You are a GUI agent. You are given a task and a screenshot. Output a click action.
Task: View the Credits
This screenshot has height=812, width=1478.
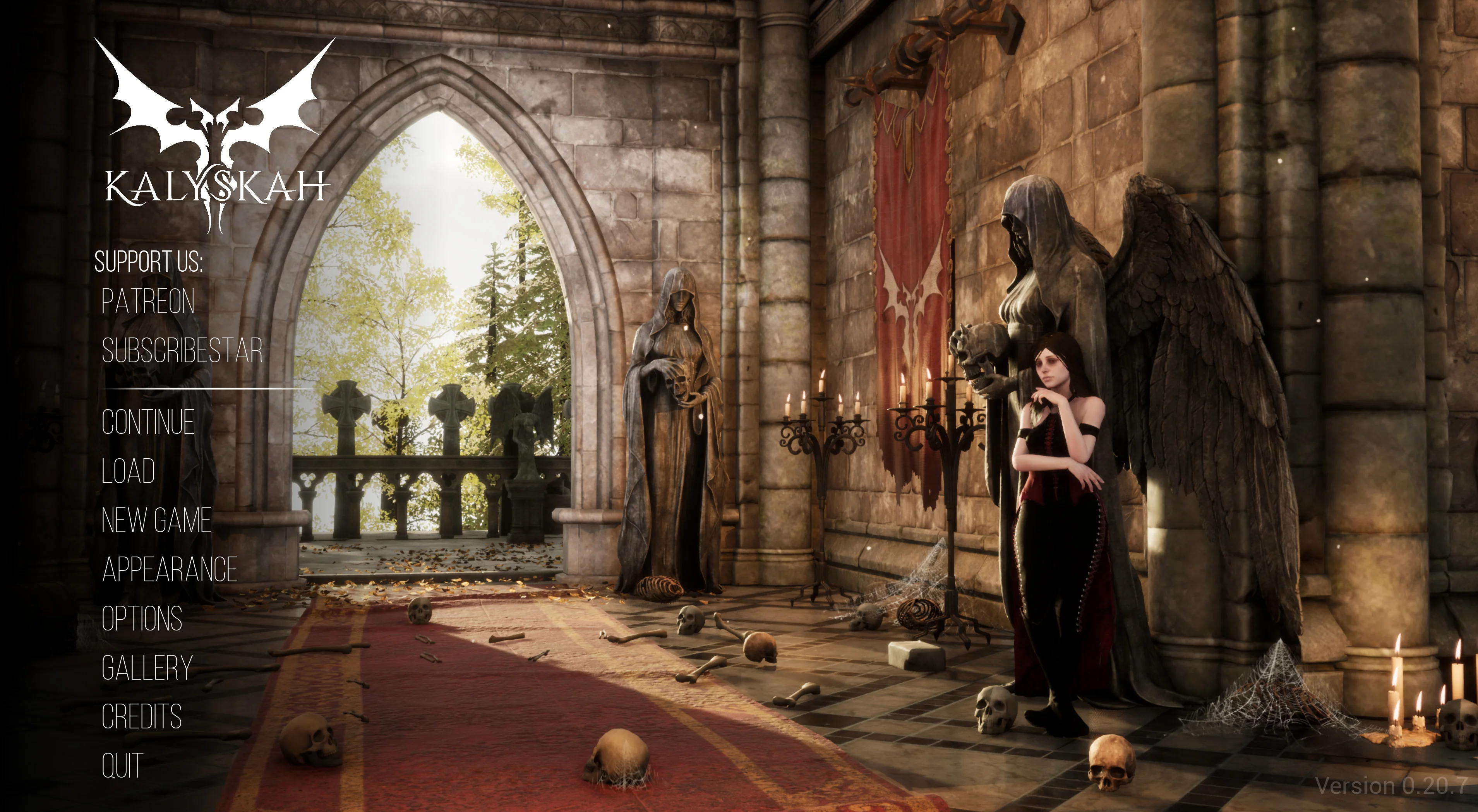click(x=142, y=716)
